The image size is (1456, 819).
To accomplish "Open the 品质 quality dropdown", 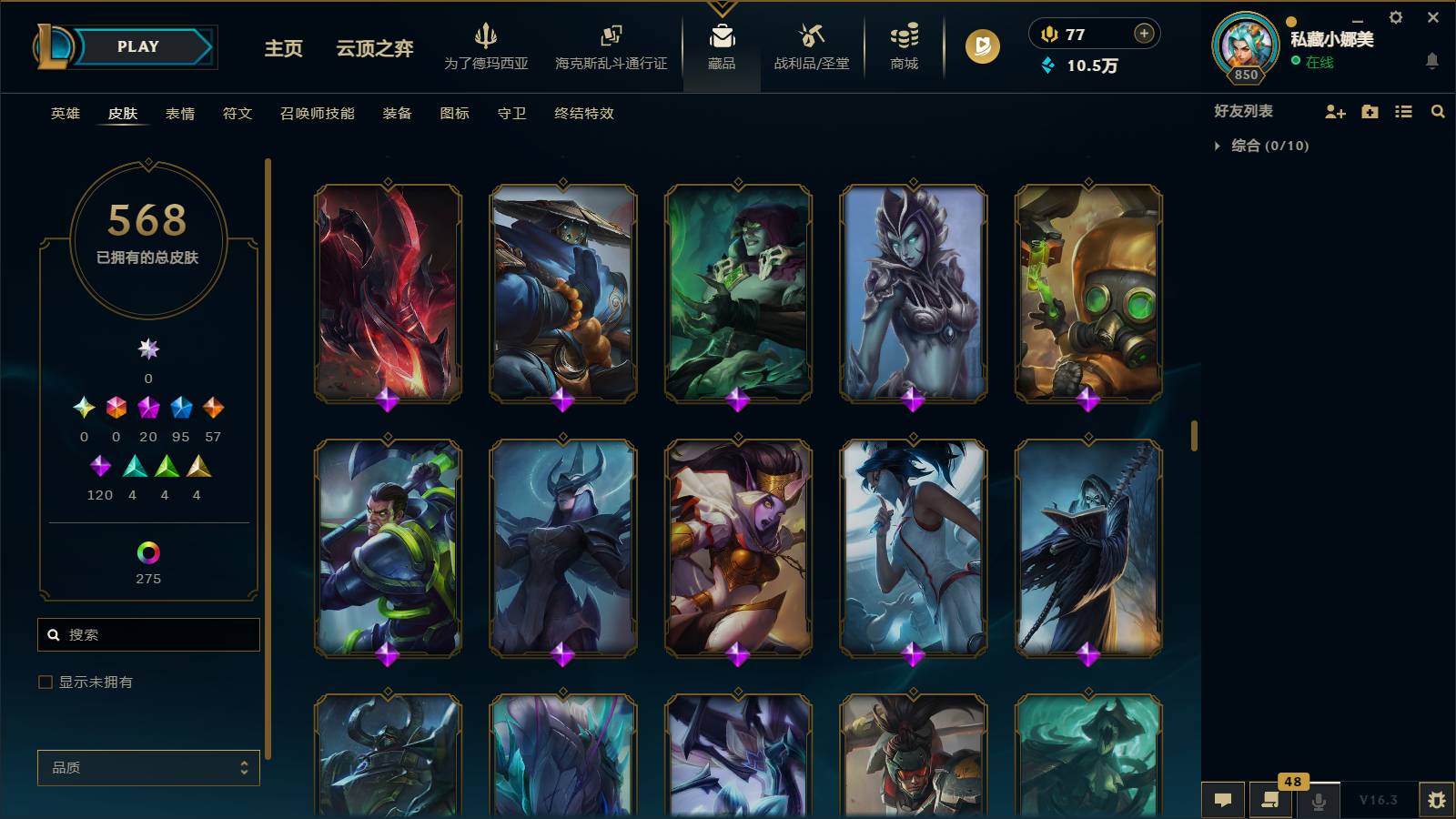I will coord(148,767).
